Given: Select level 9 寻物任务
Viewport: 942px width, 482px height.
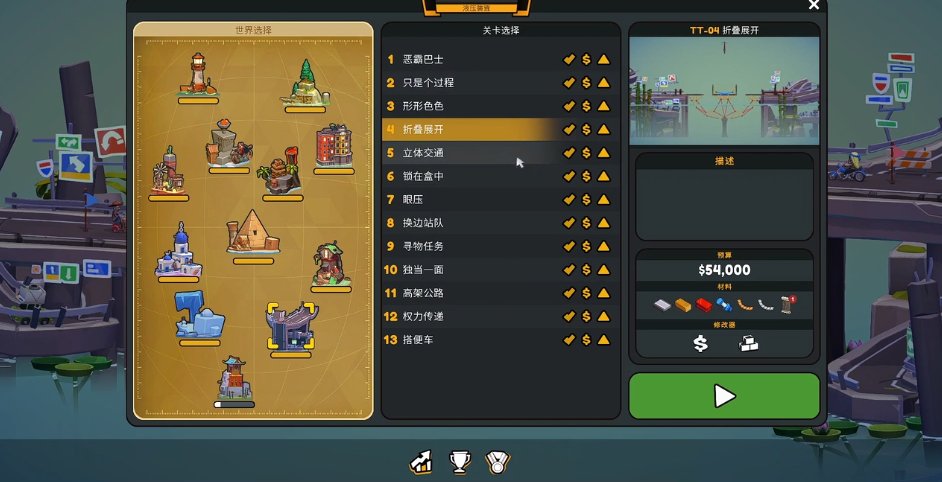Looking at the screenshot, I should click(x=470, y=246).
